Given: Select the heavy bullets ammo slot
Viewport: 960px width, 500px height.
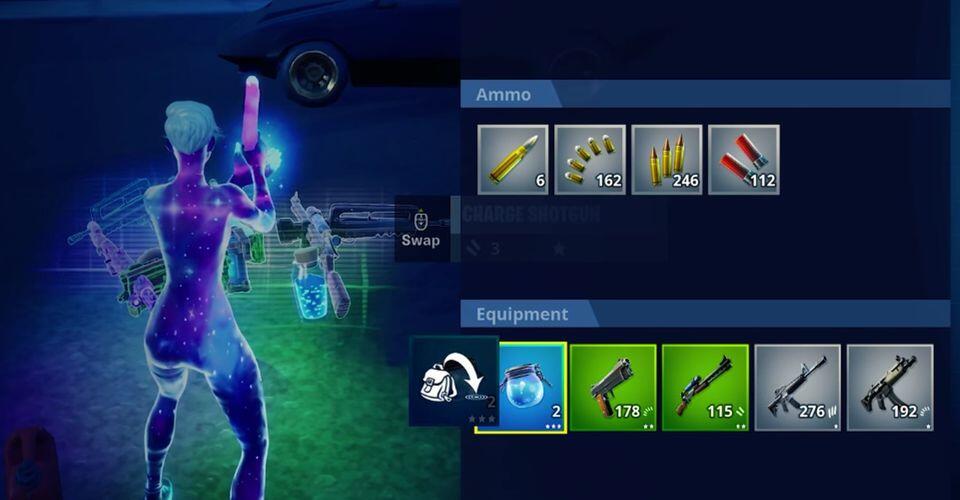Looking at the screenshot, I should [513, 159].
